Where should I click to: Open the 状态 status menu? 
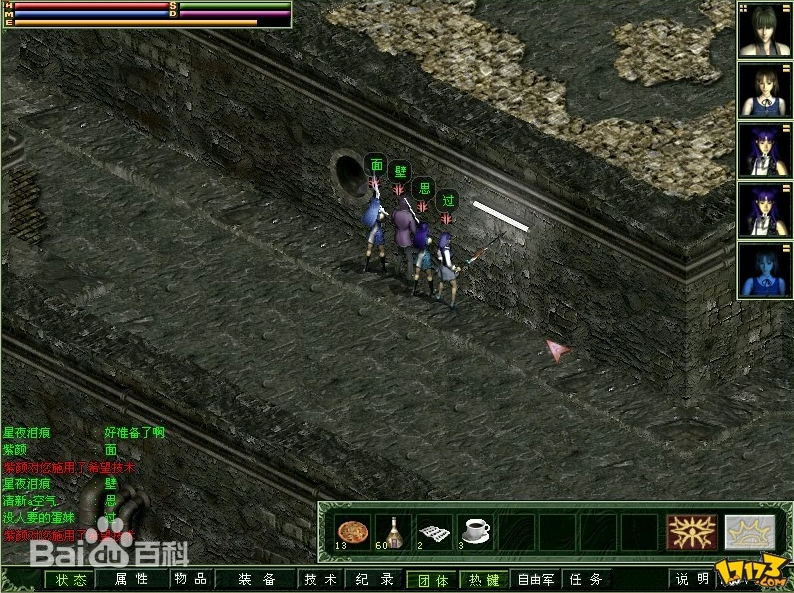pyautogui.click(x=70, y=579)
